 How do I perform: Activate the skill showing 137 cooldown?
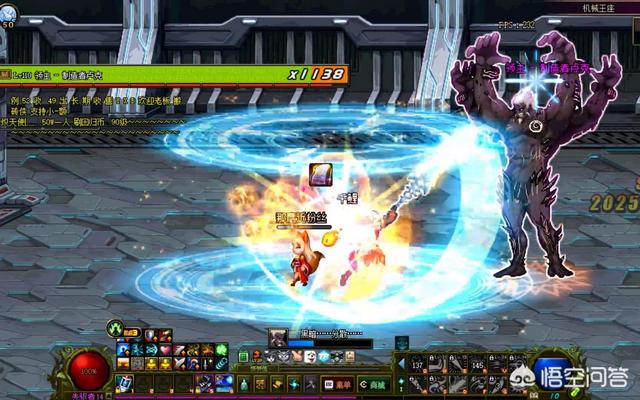coord(420,367)
